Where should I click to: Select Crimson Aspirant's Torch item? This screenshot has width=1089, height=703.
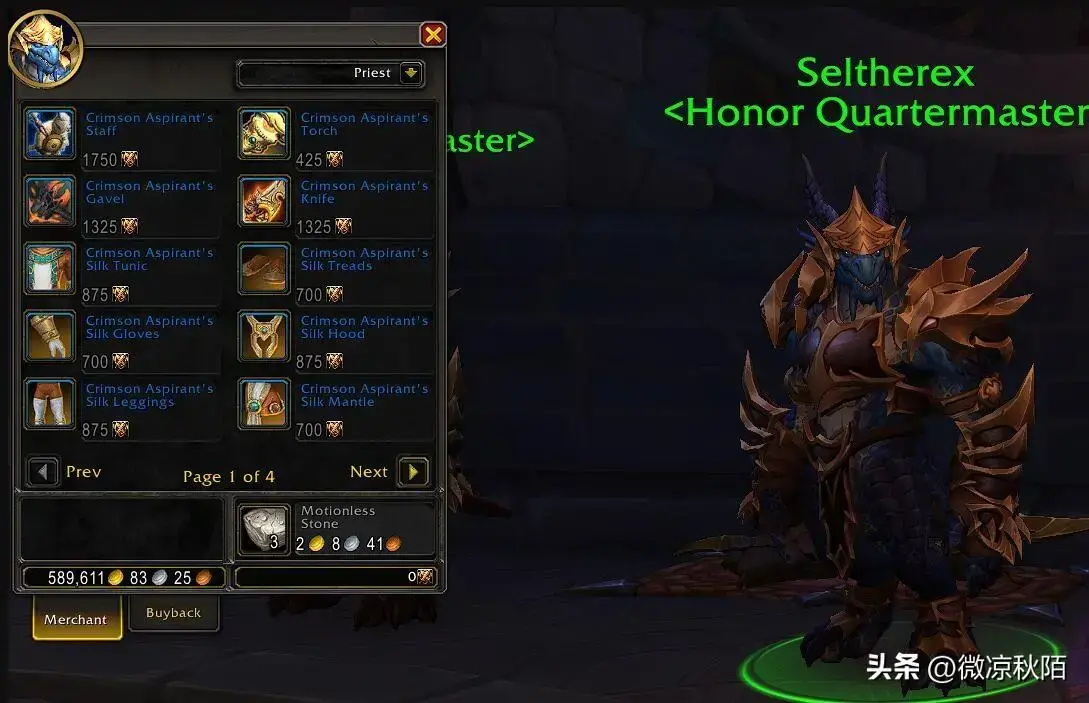264,134
